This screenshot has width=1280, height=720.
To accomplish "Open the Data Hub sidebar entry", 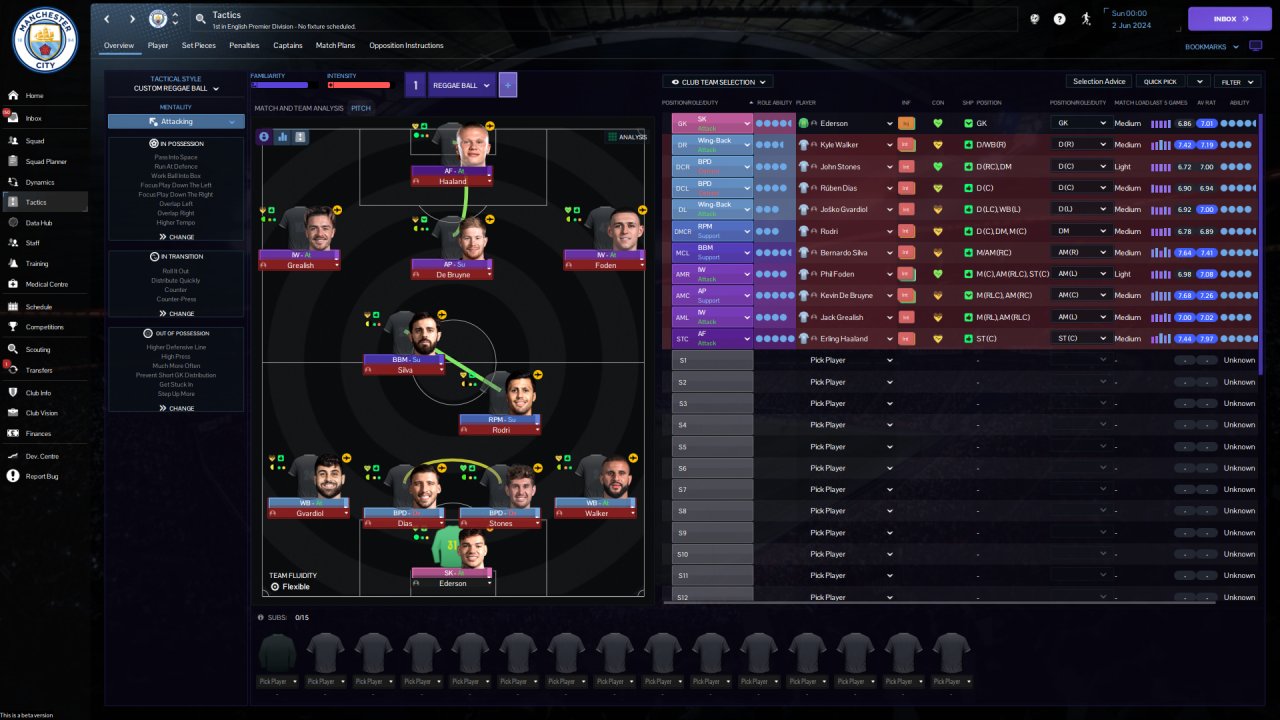I will click(x=38, y=222).
